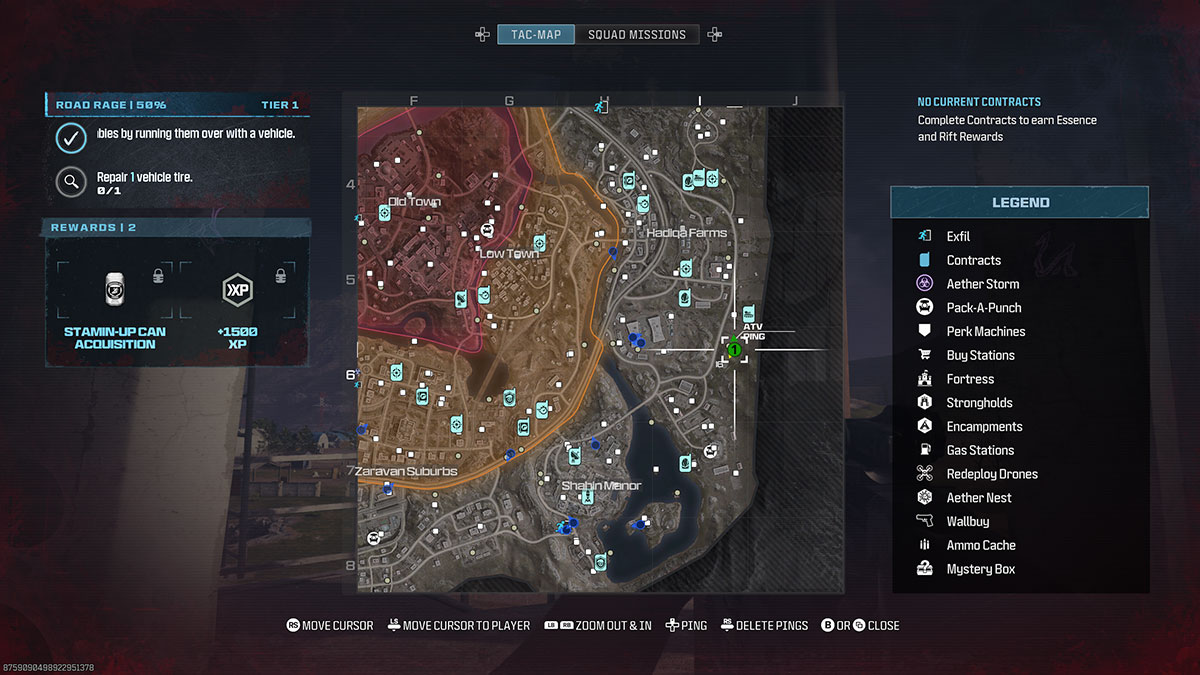Select Strongholds in the legend
Viewport: 1200px width, 675px height.
pos(979,403)
